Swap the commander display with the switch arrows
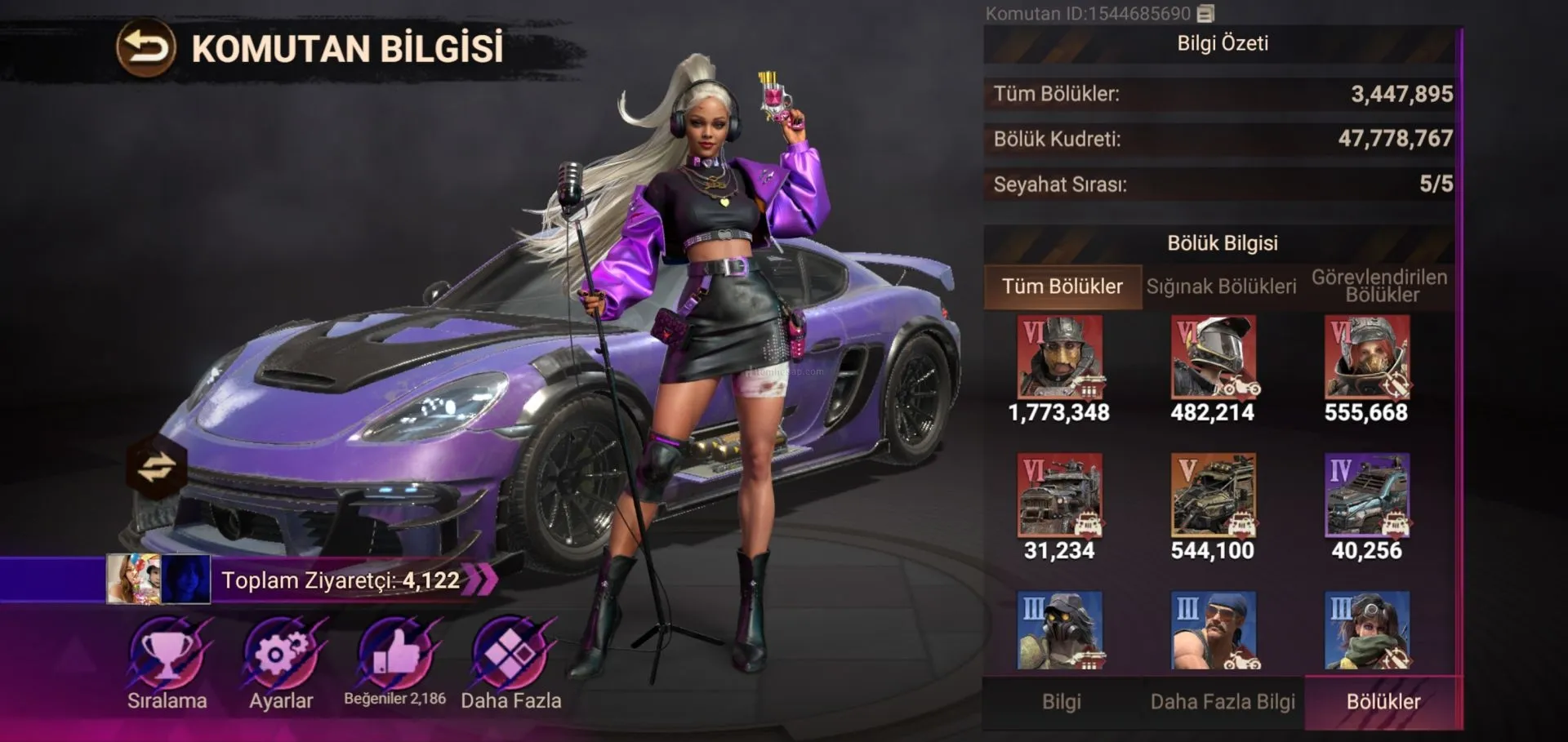The image size is (1568, 742). point(156,468)
